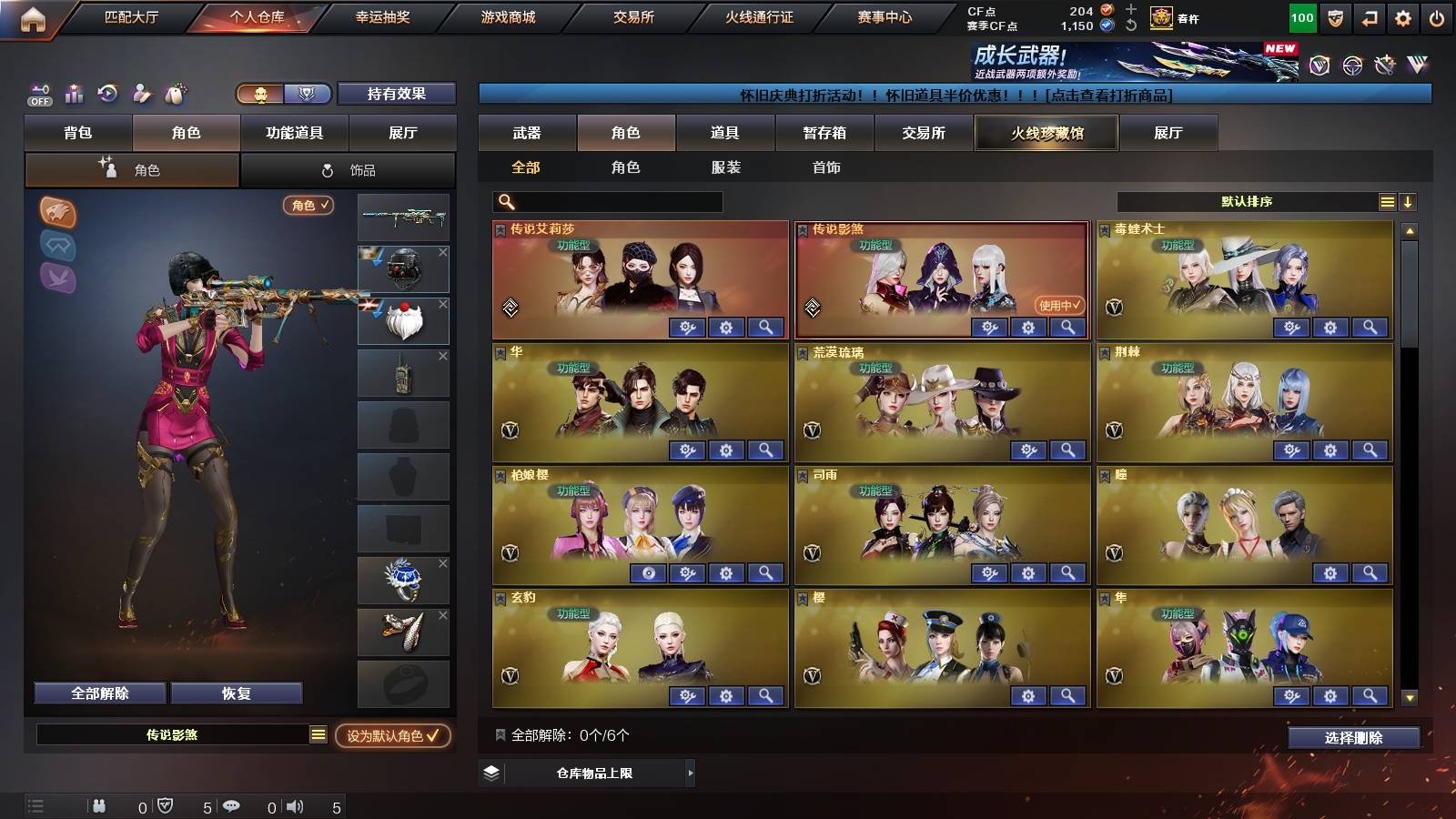The width and height of the screenshot is (1456, 819).
Task: Open the 默认排序 sorting dropdown
Action: click(1245, 201)
